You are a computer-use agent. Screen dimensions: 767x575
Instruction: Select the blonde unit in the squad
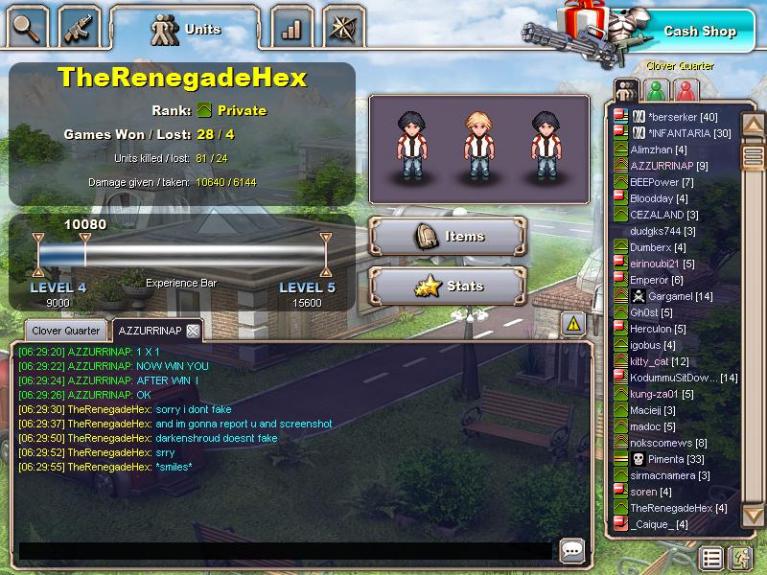point(478,146)
